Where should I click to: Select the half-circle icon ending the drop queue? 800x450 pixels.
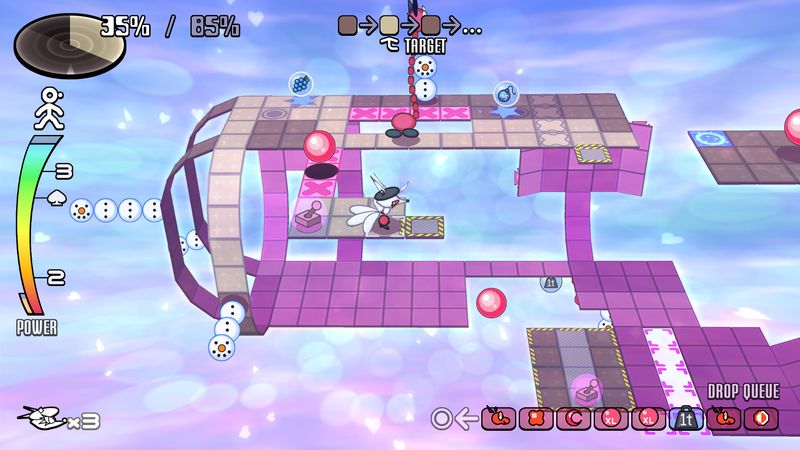763,418
